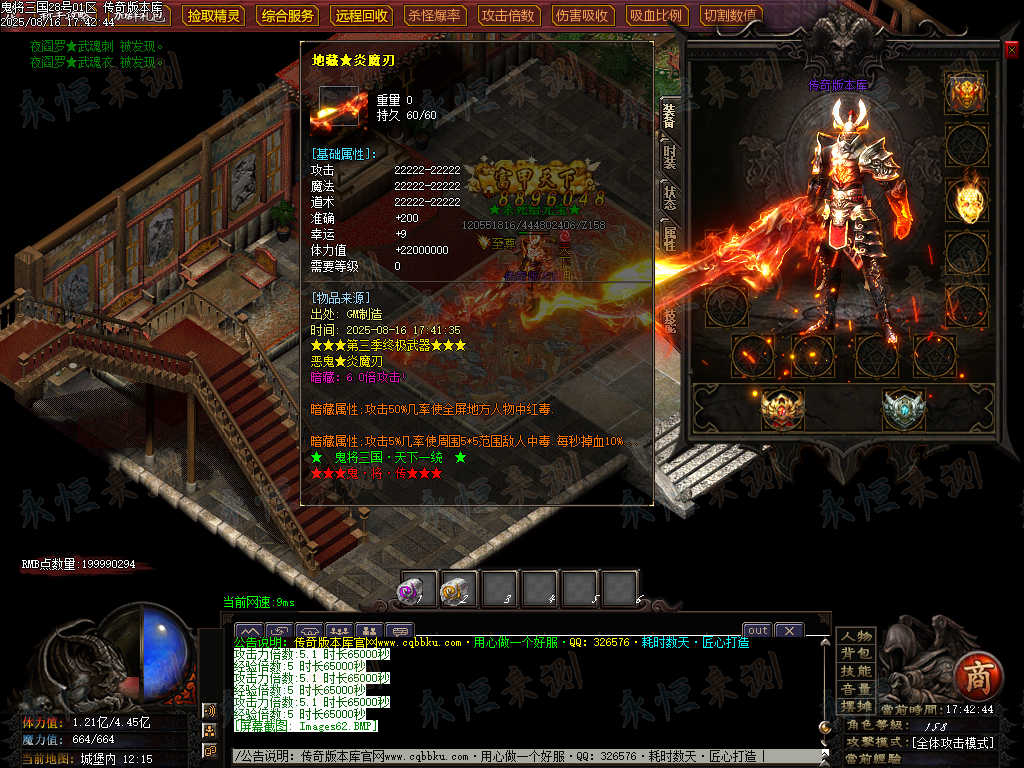Open the 伤害吸收 damage absorb option
1024x768 pixels.
tap(582, 16)
